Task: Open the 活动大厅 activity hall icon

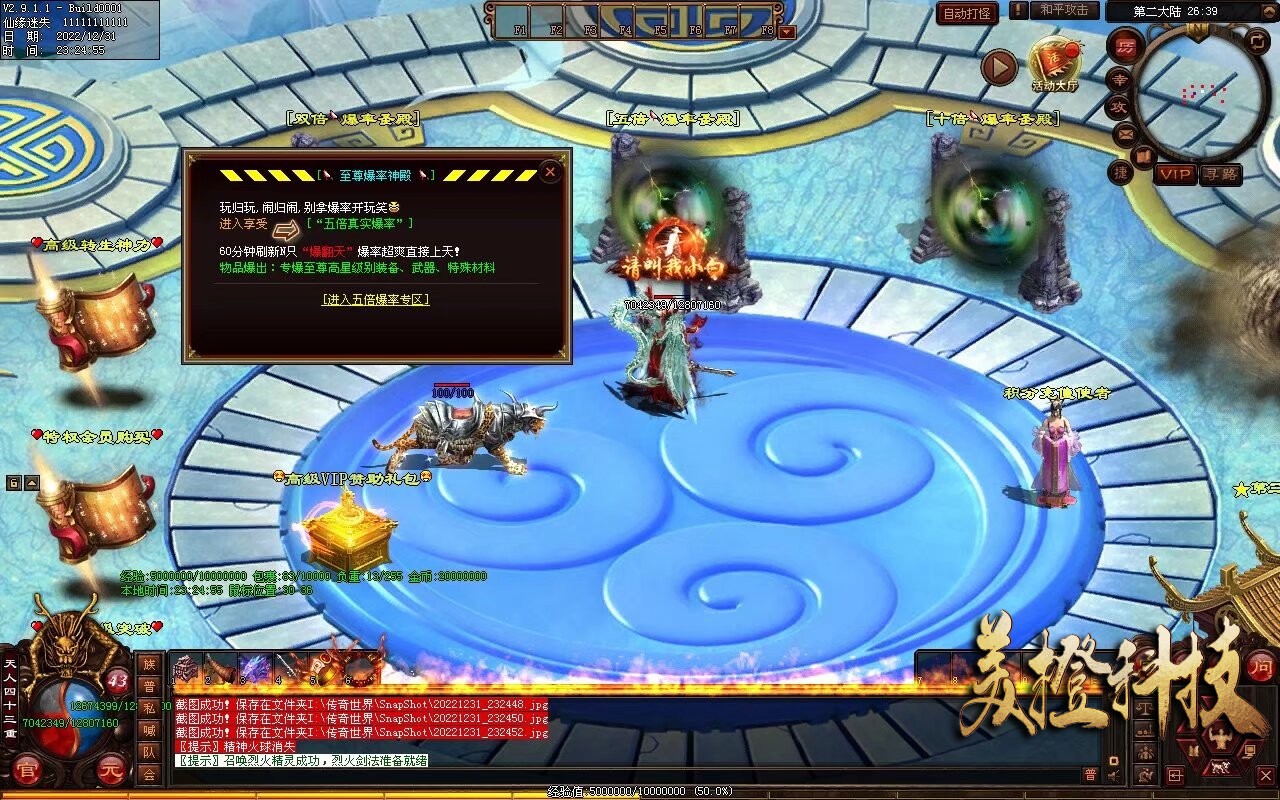Action: click(1055, 64)
